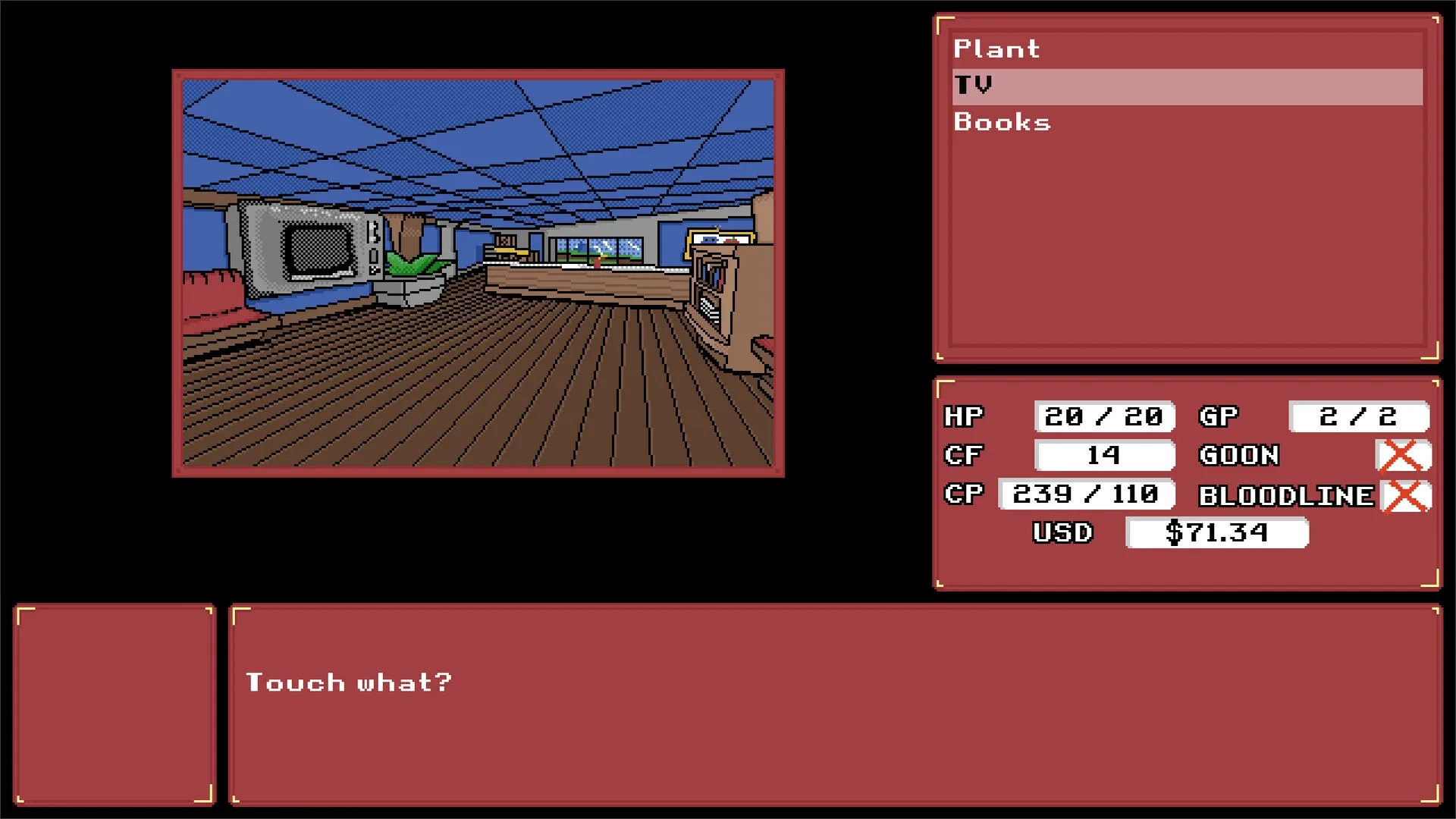Toggle the BLOODLINE red X marker

[x=1404, y=496]
